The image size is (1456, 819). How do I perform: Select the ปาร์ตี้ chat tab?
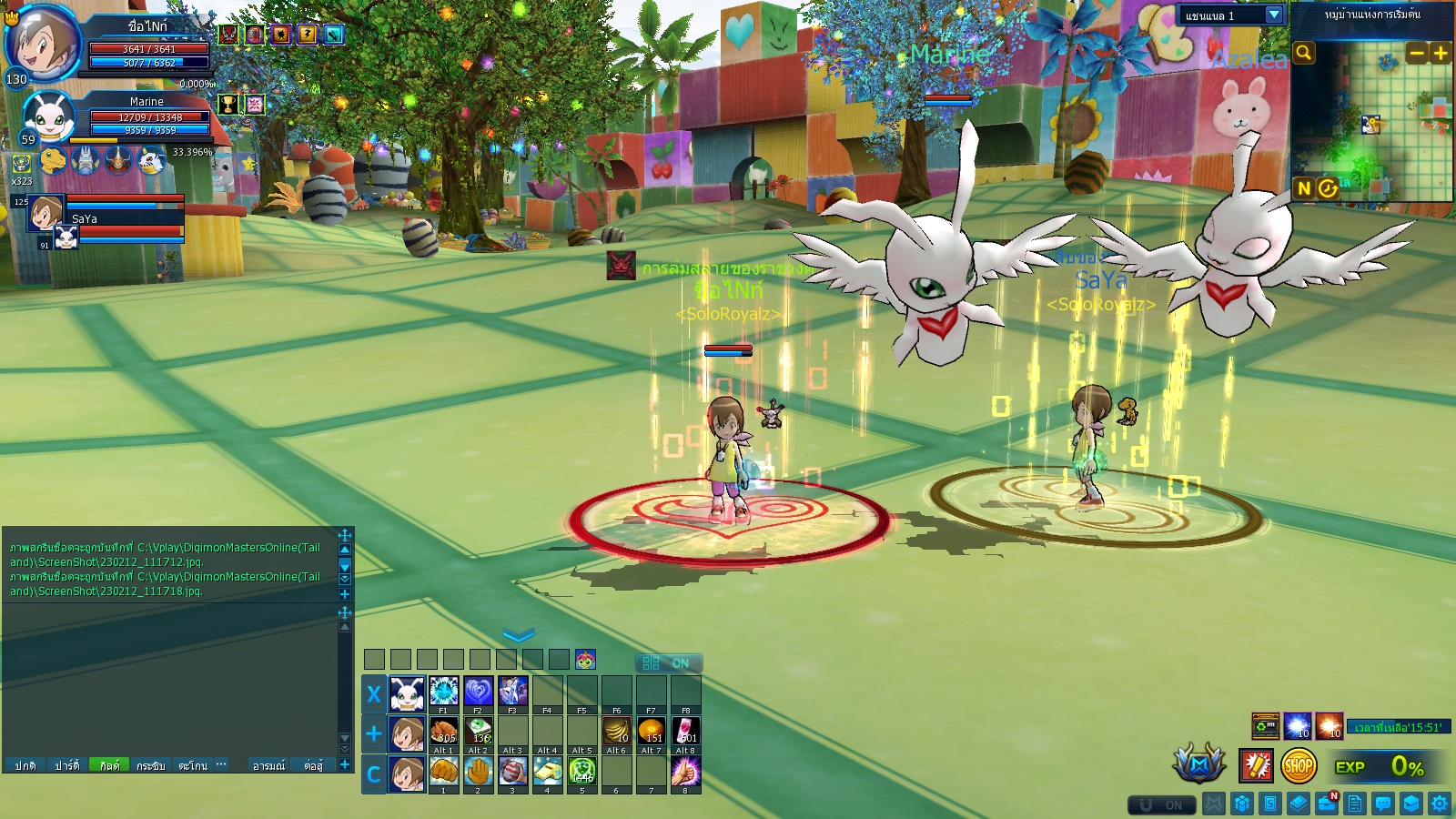click(67, 765)
